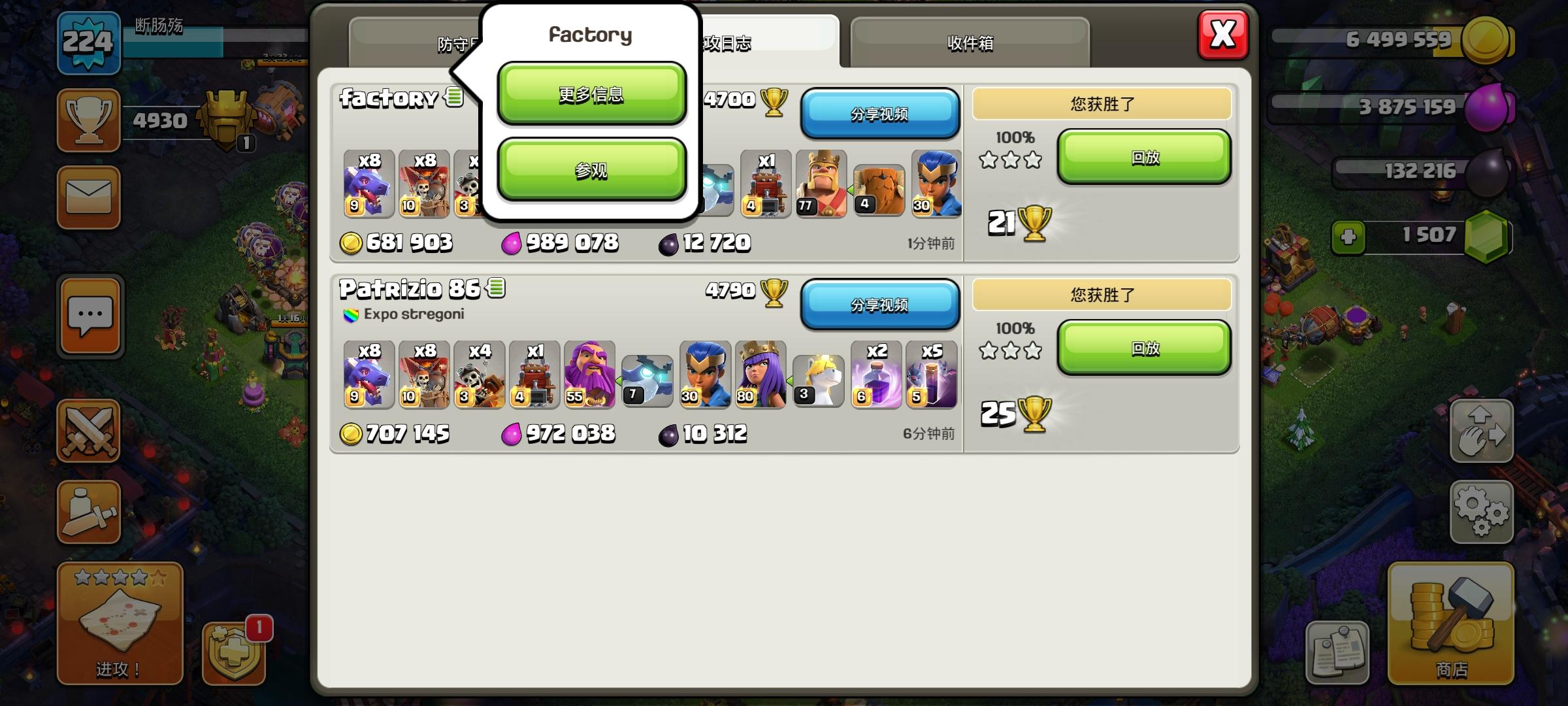1568x706 pixels.
Task: Tap 分享视频 for the Patrizio 86 battle
Action: [880, 305]
